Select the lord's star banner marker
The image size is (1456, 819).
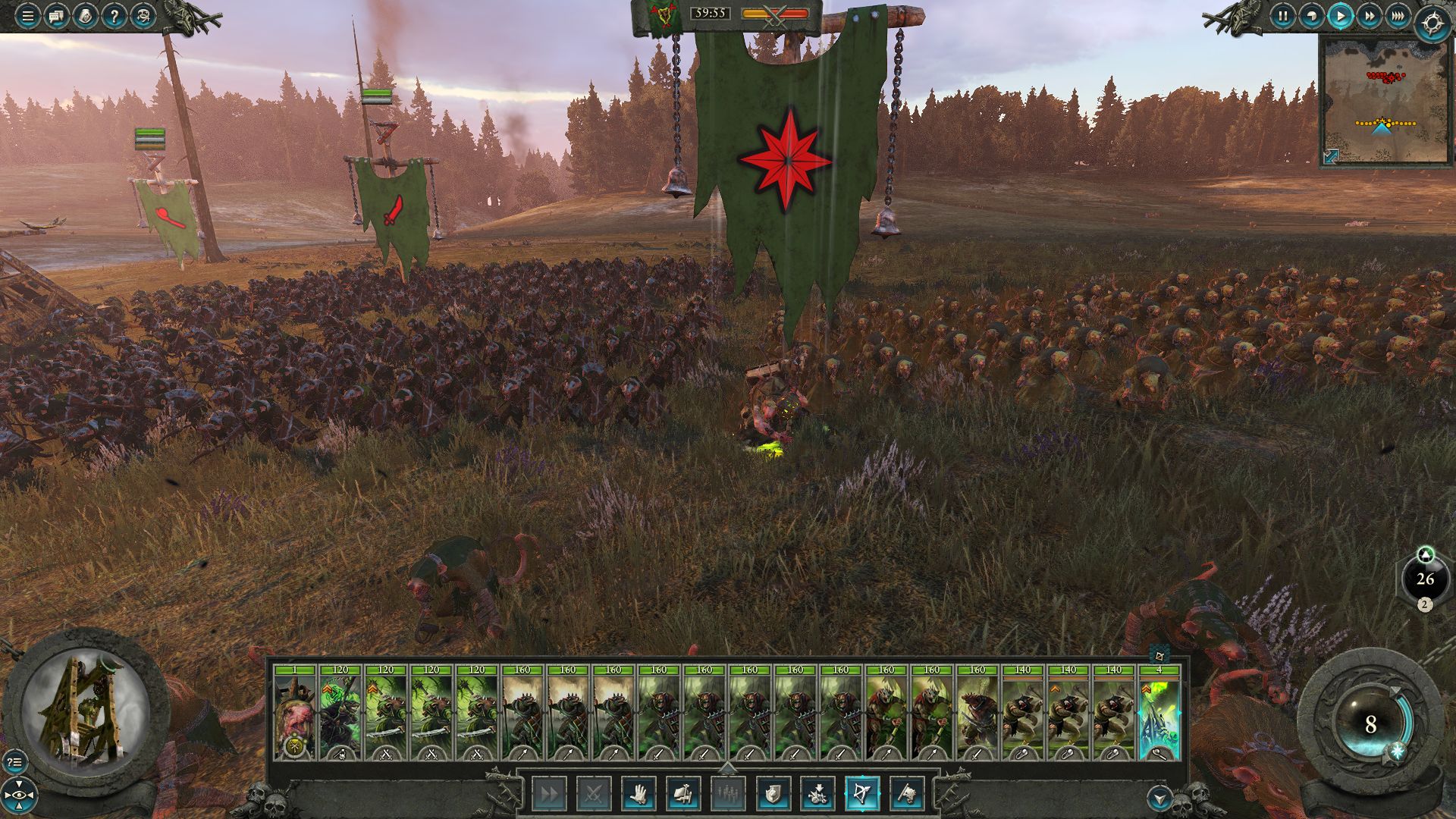[786, 161]
